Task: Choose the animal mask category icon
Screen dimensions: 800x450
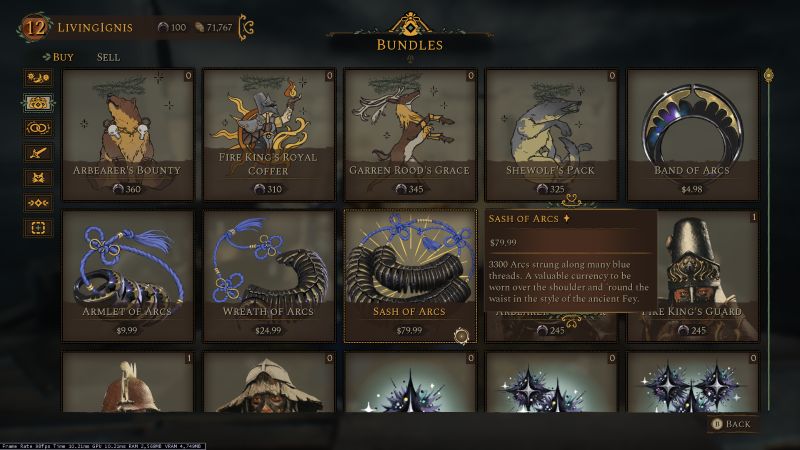Action: pyautogui.click(x=38, y=178)
